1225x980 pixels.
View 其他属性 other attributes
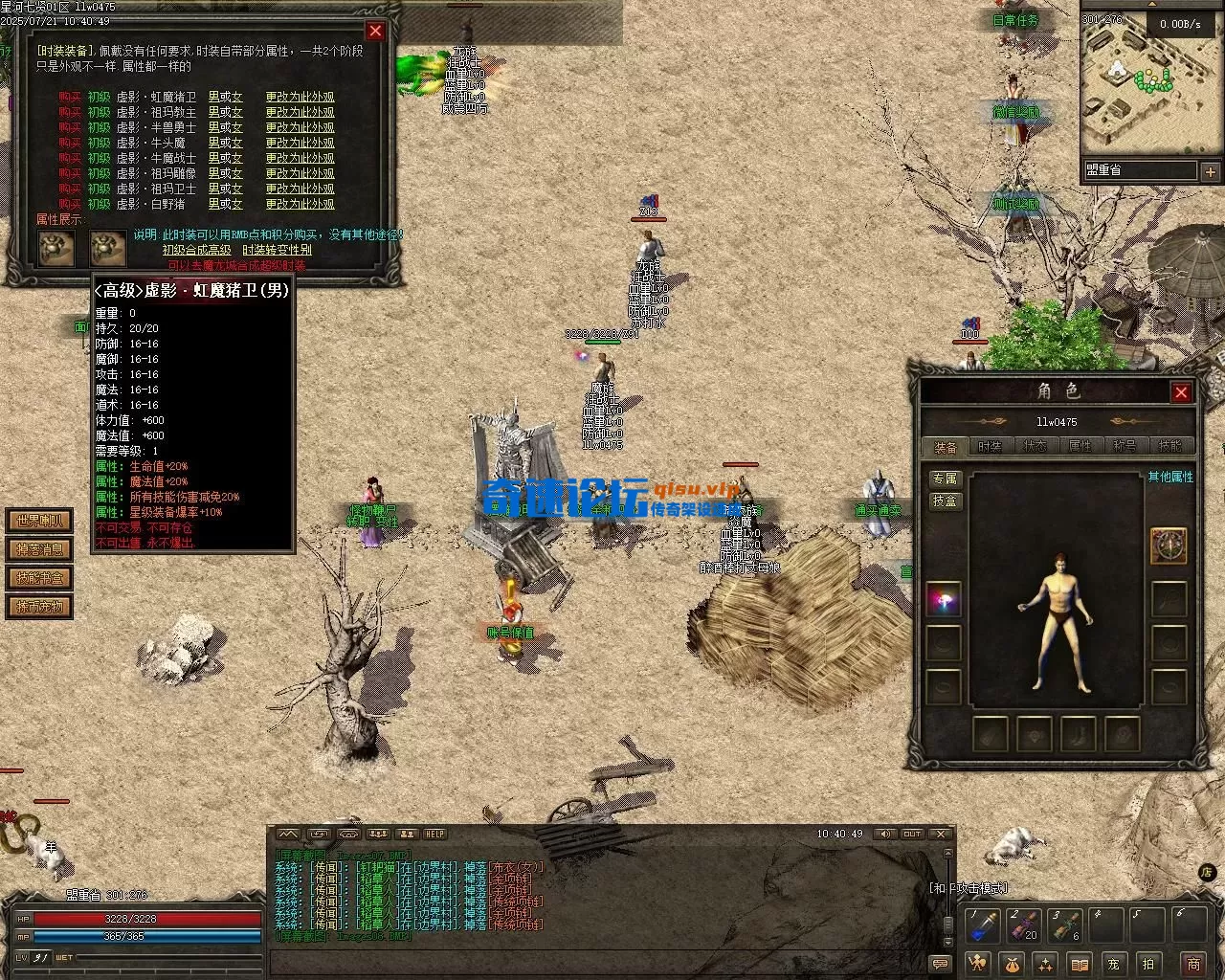click(1170, 477)
